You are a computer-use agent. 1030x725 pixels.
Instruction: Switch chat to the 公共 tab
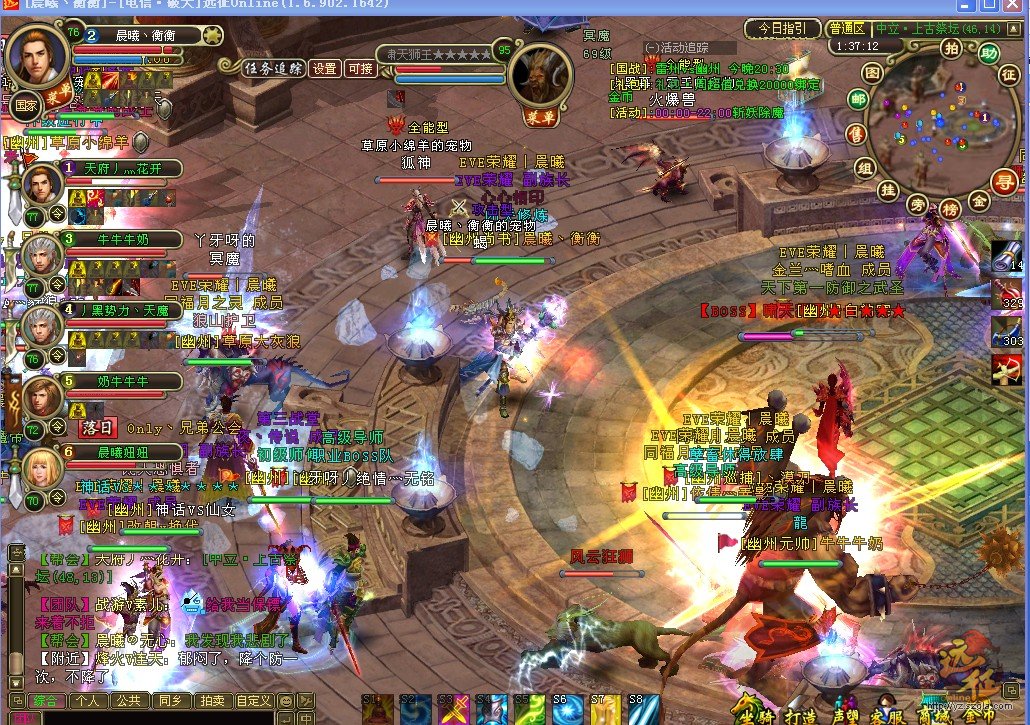(127, 701)
